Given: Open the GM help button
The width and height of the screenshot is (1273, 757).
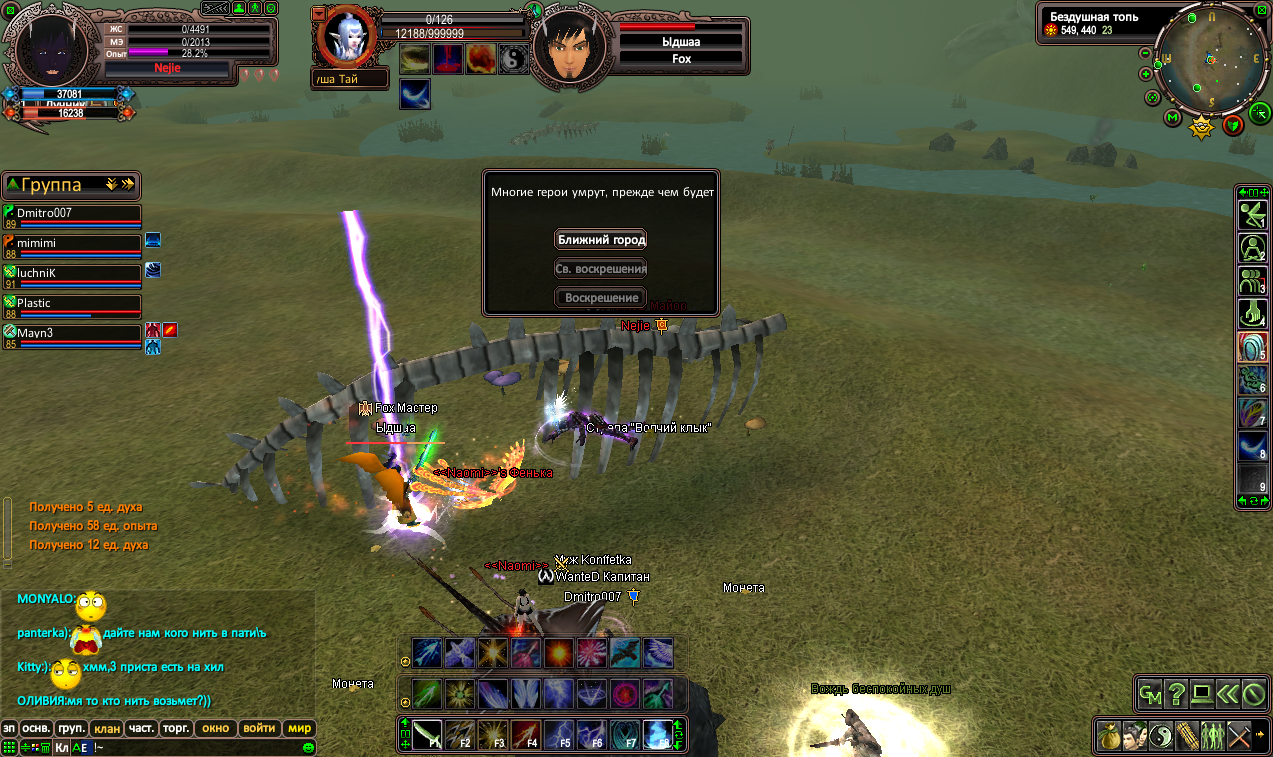Looking at the screenshot, I should pos(1151,693).
